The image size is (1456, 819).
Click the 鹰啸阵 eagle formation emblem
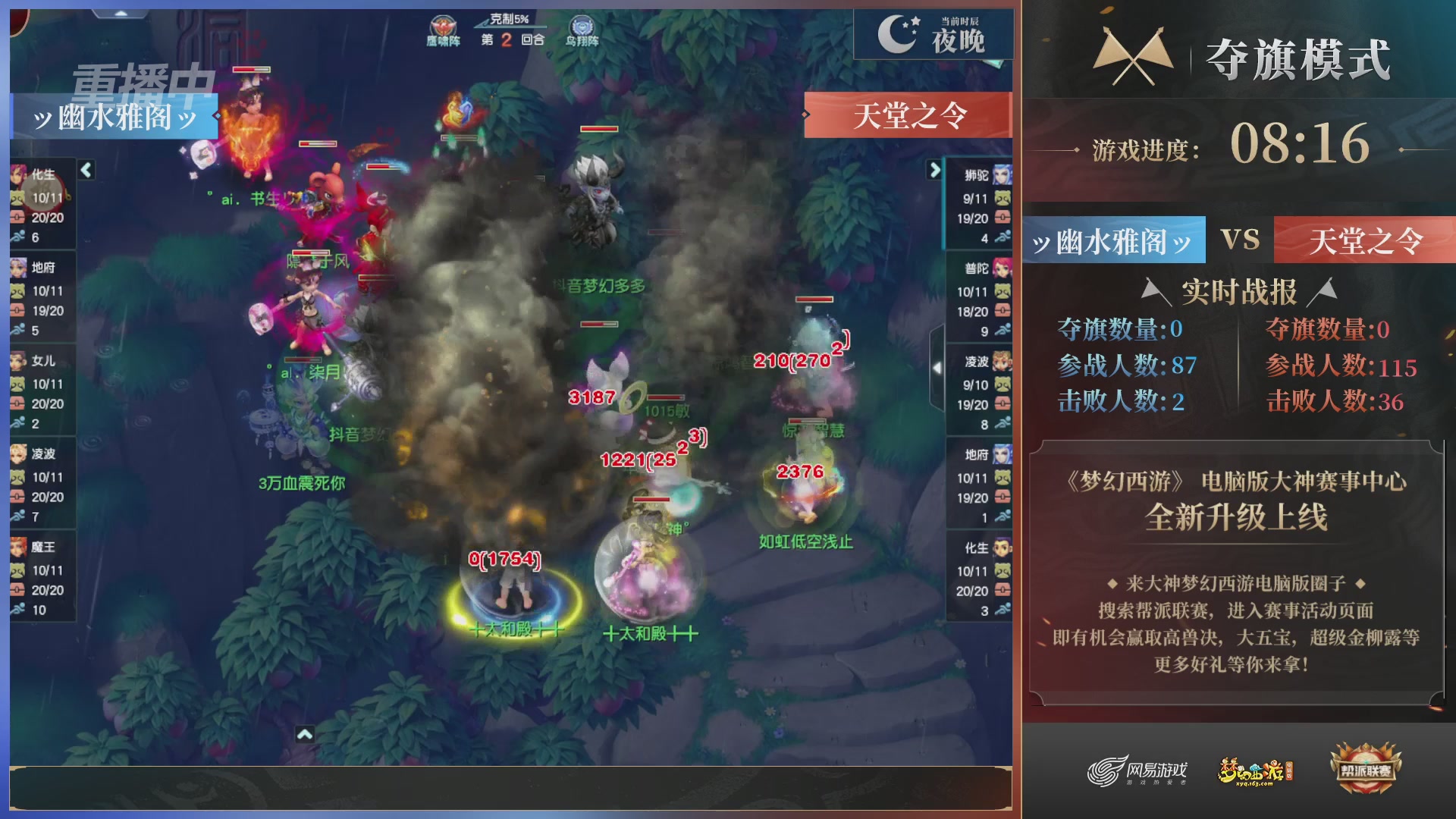click(x=443, y=24)
